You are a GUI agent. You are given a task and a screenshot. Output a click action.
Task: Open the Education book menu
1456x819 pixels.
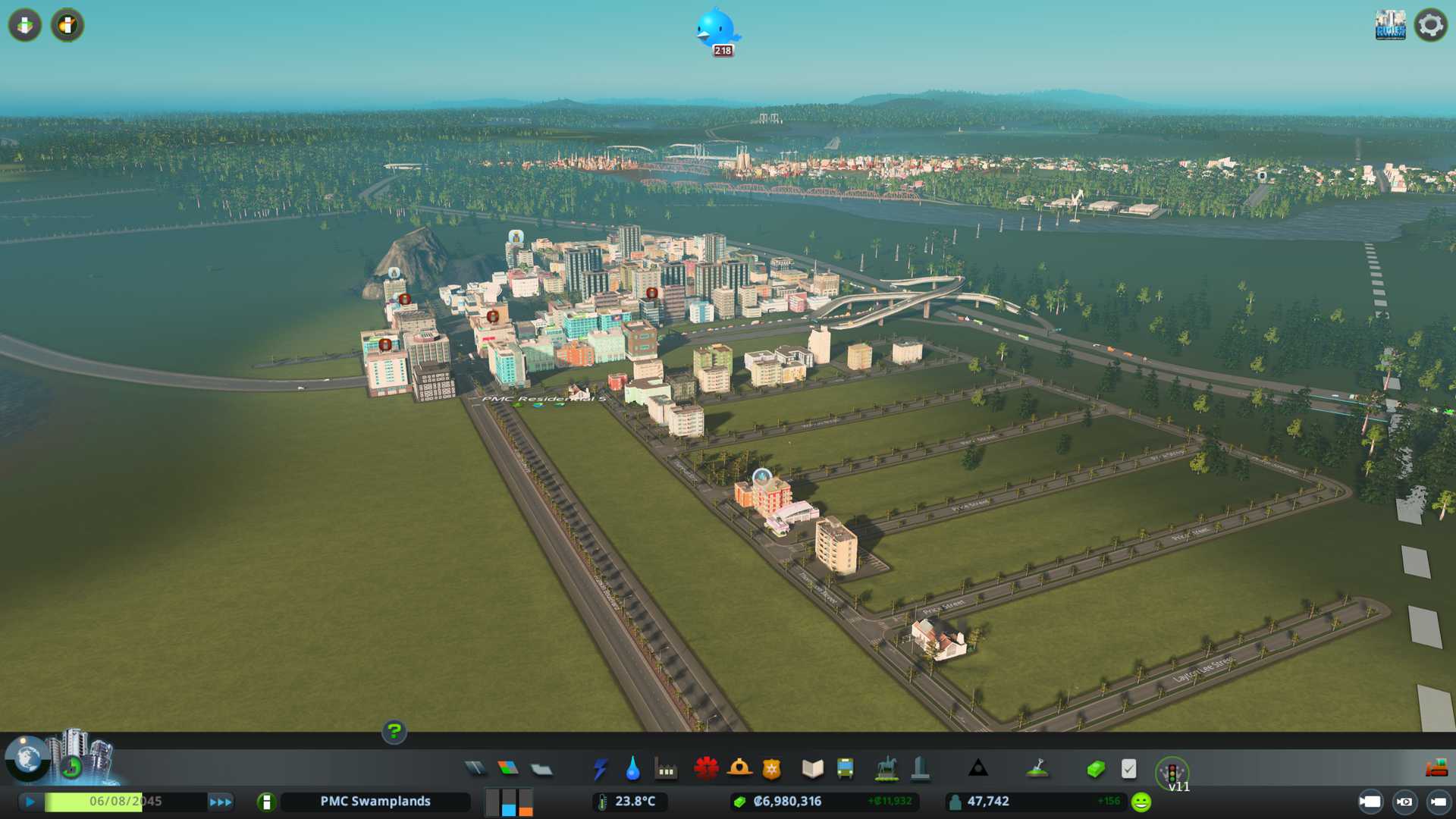[812, 769]
